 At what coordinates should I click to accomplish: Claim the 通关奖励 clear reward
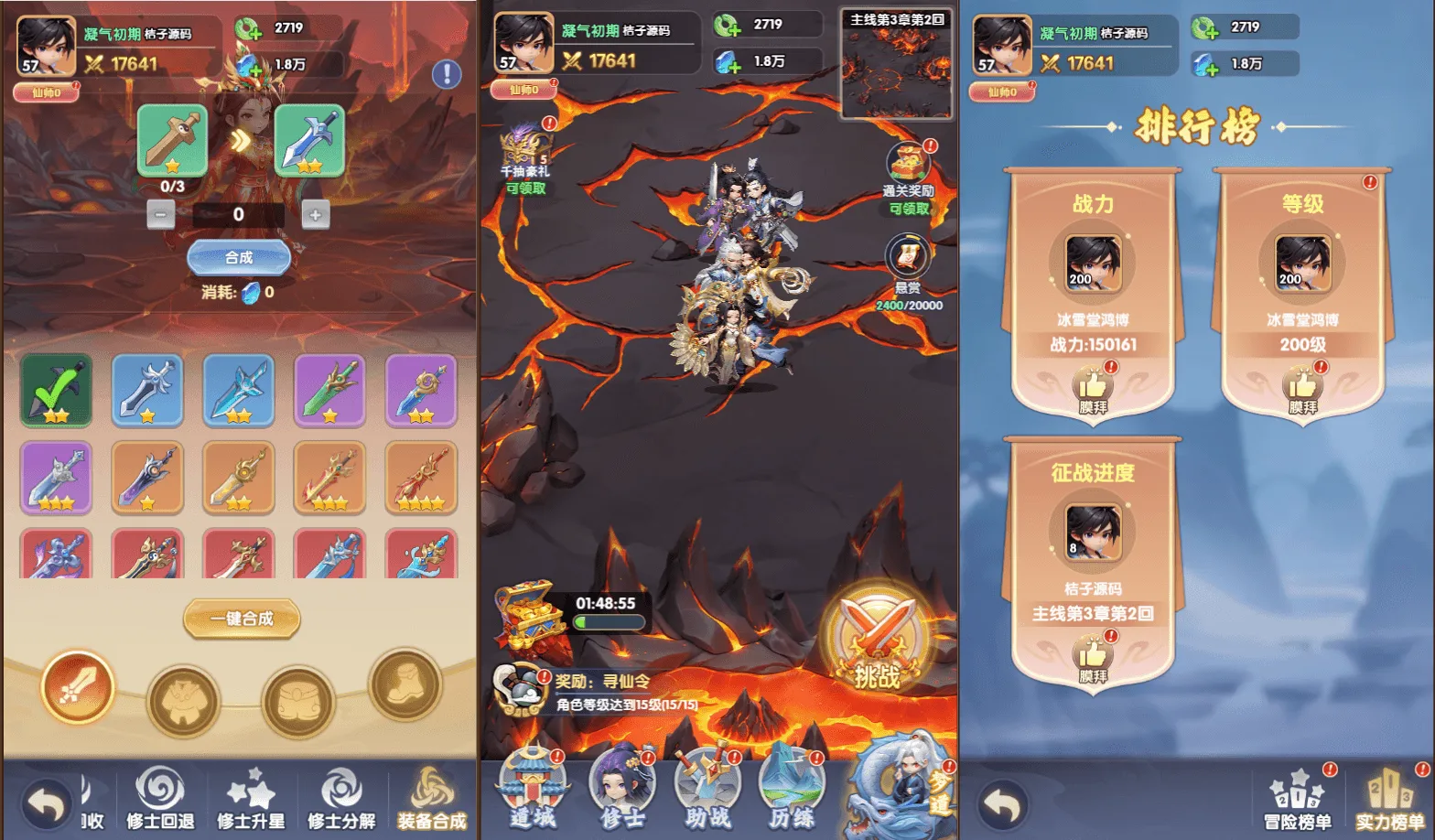tap(909, 174)
